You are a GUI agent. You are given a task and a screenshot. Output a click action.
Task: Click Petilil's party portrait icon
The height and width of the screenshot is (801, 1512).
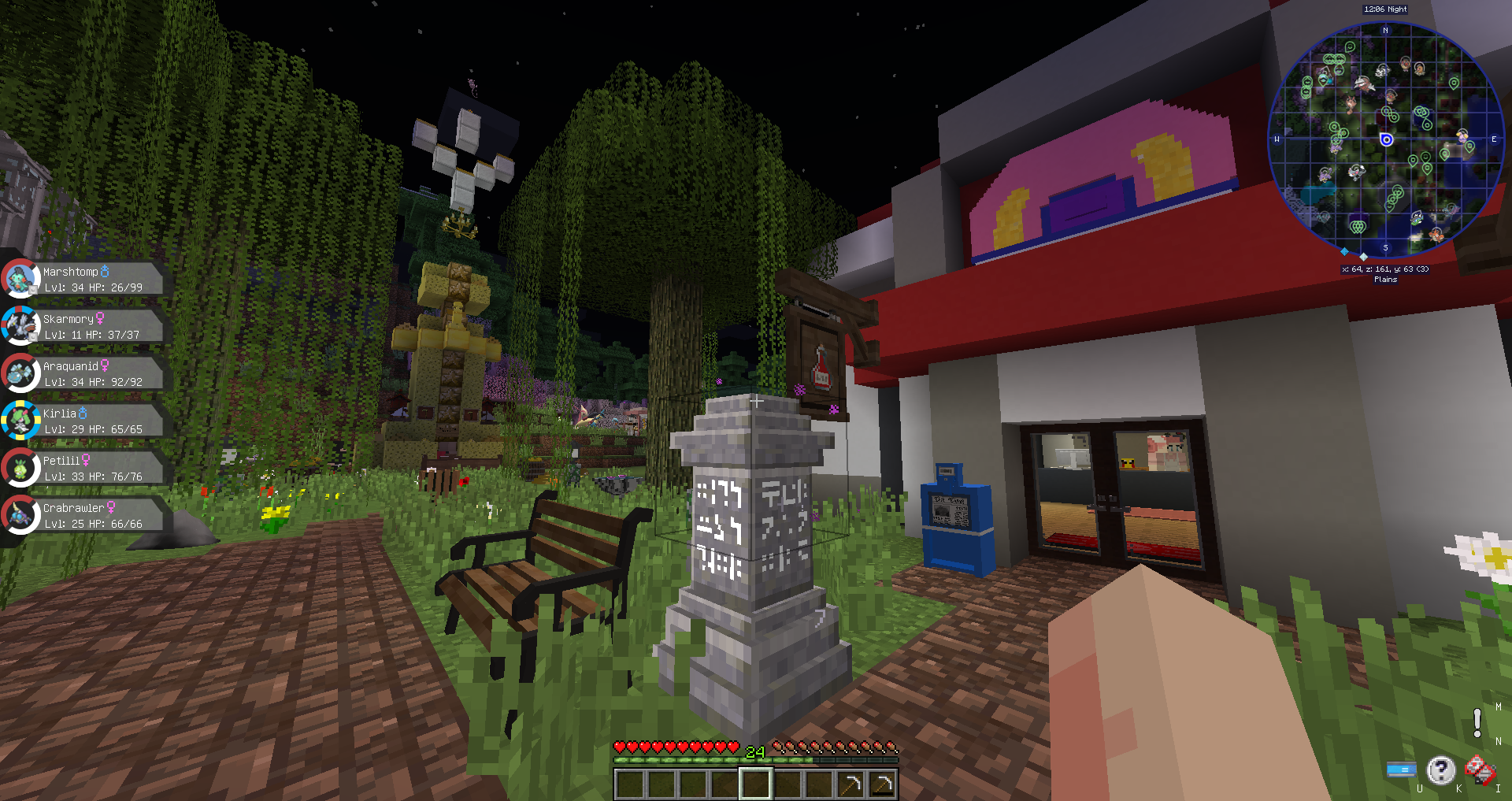pyautogui.click(x=21, y=467)
